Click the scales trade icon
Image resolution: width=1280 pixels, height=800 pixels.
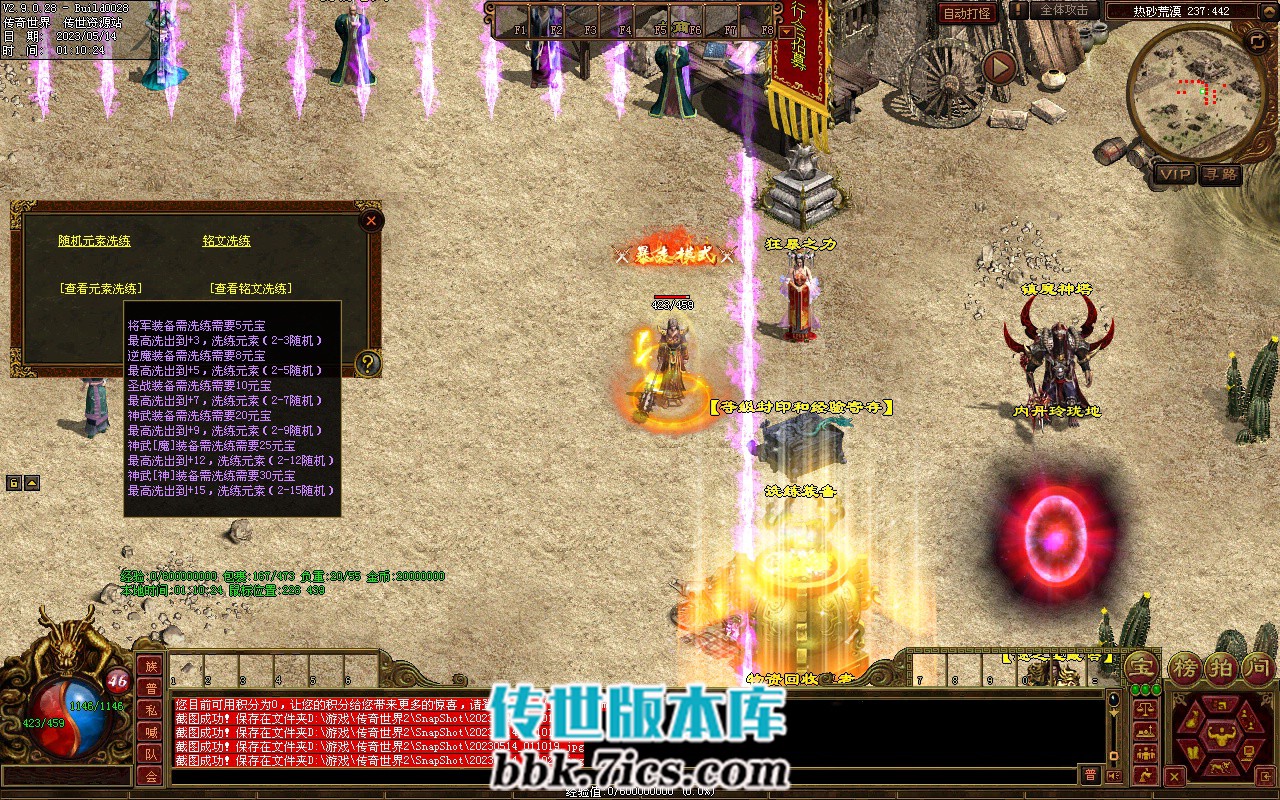point(1146,708)
